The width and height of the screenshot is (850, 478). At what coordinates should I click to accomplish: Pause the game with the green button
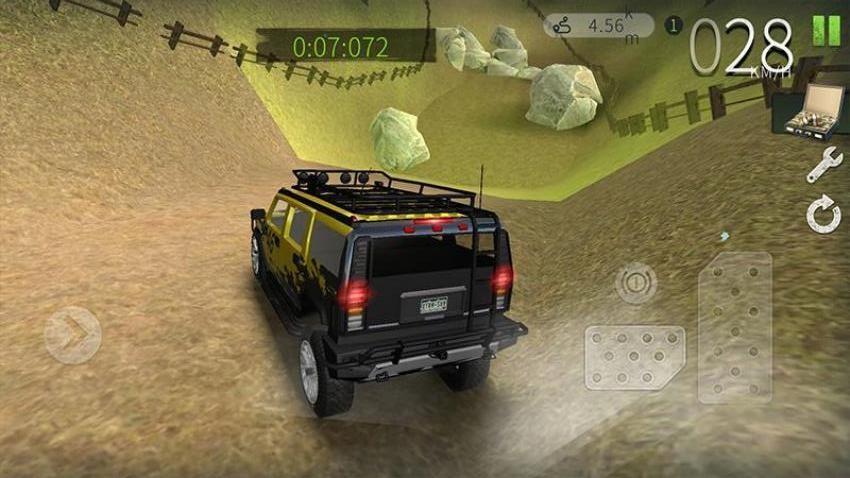[x=825, y=30]
